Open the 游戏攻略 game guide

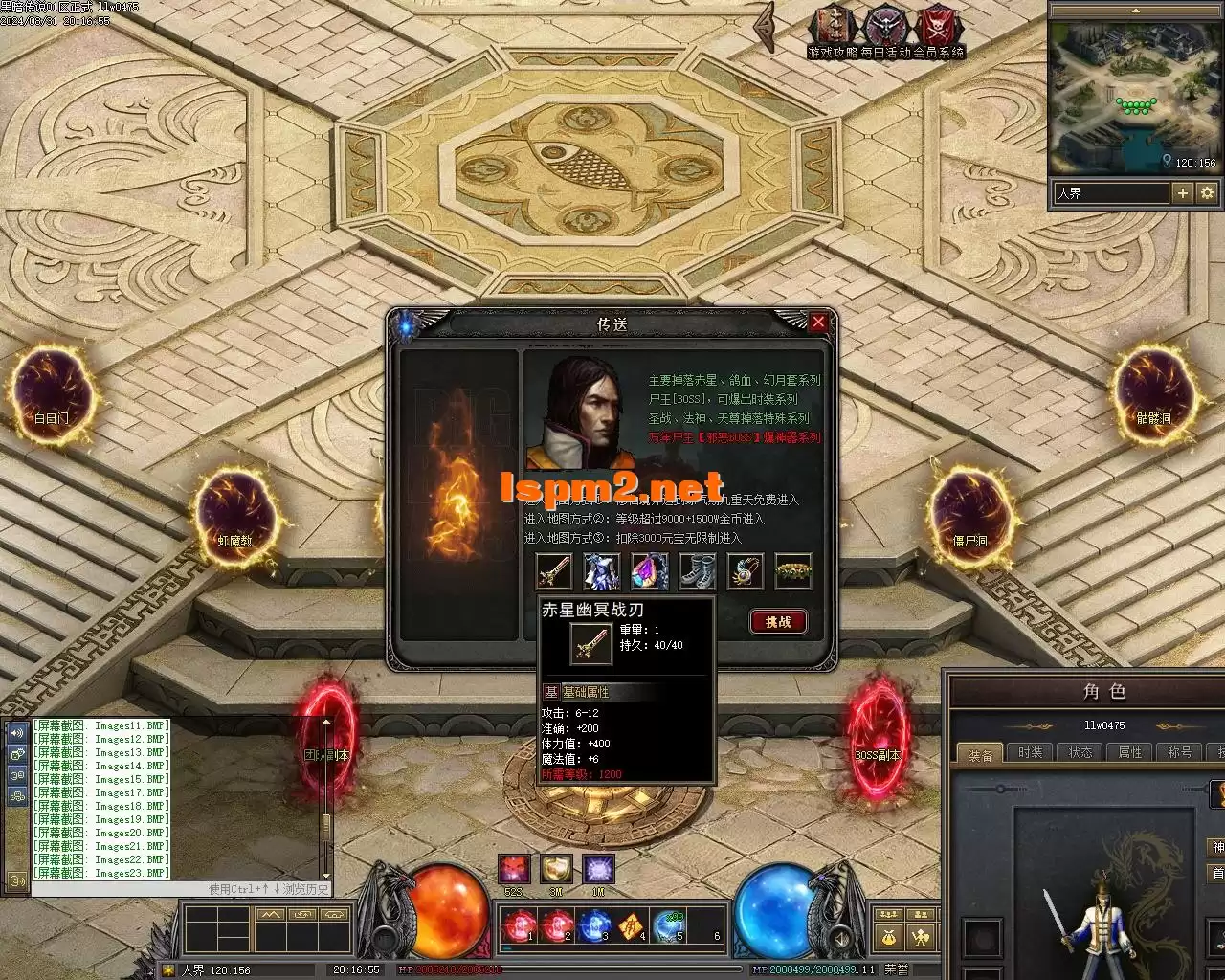coord(833,27)
